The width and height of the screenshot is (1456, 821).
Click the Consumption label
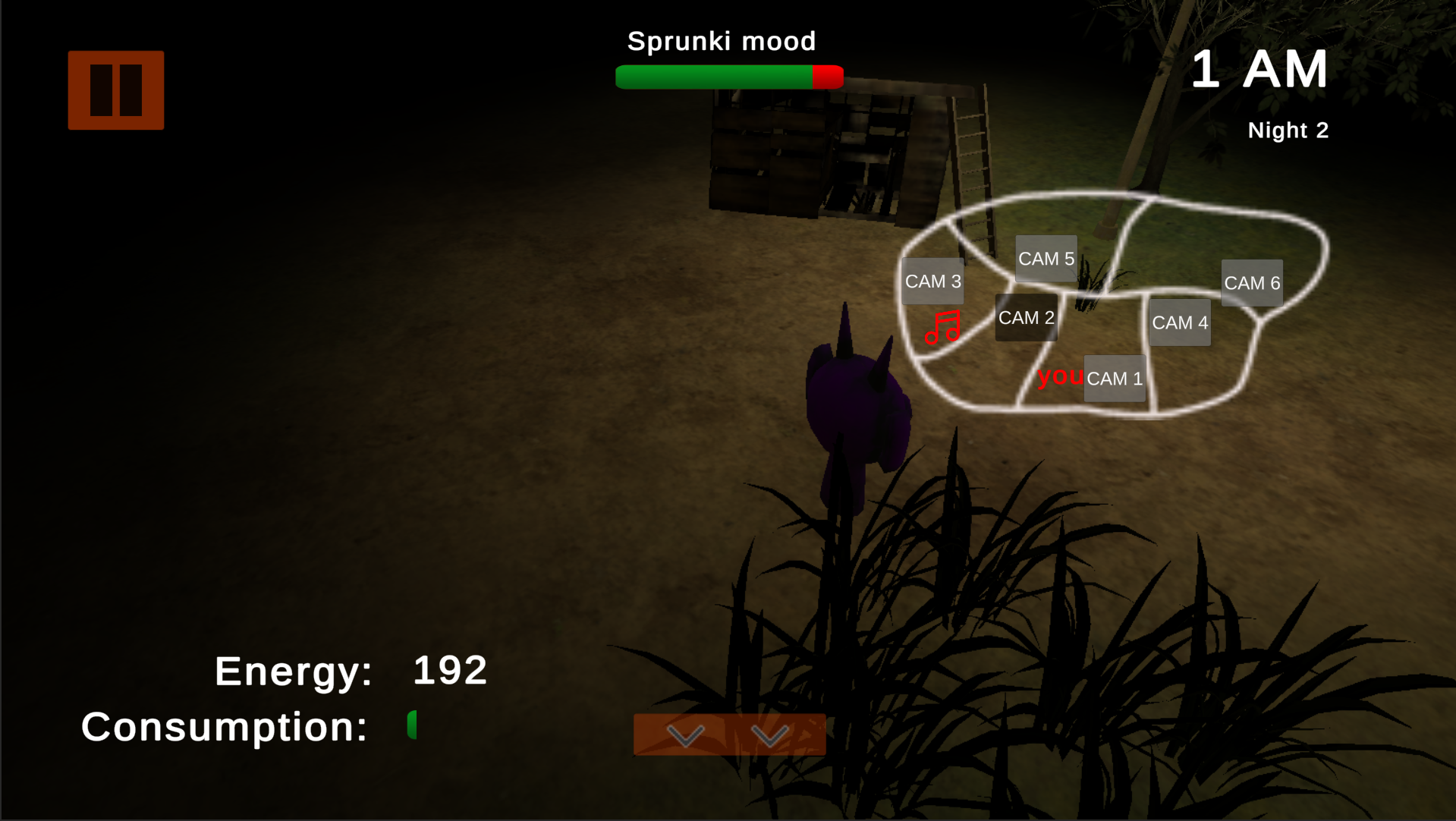(x=224, y=726)
